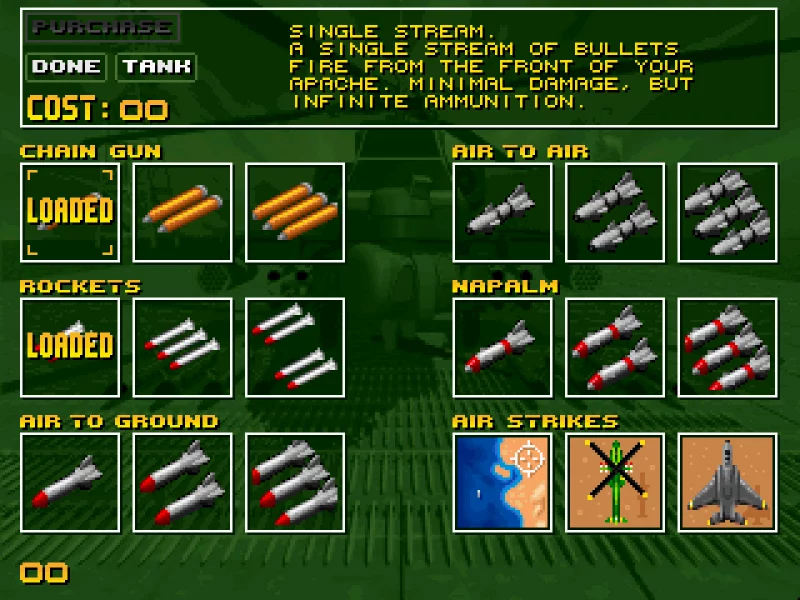Screen dimensions: 800x600
Task: Switch to the Tank loadout
Action: coord(156,67)
